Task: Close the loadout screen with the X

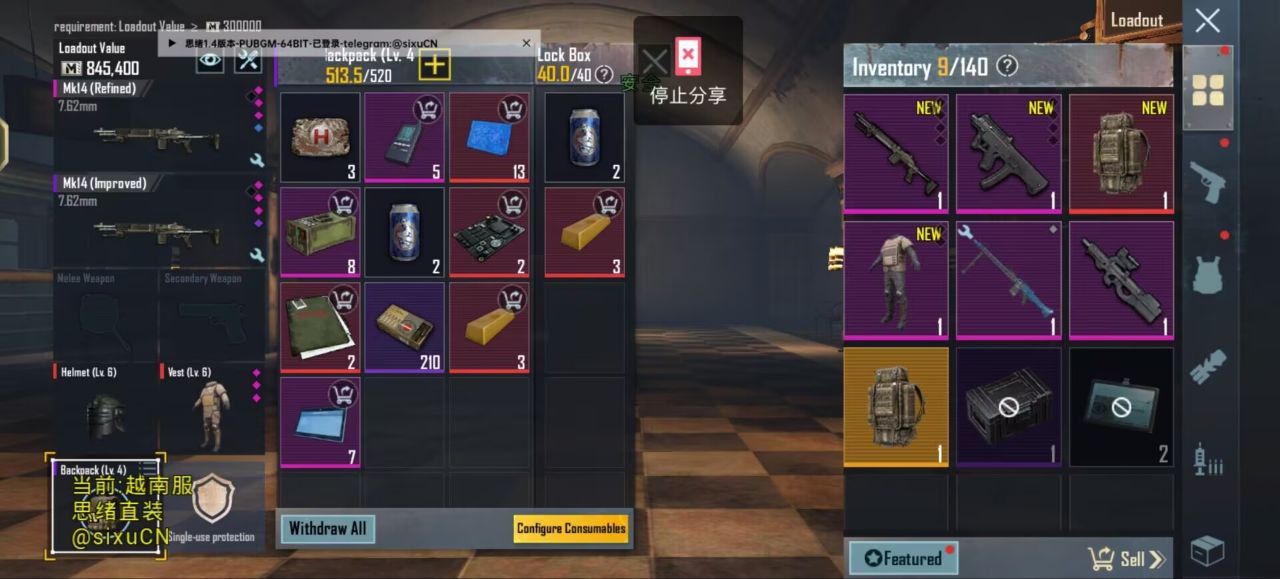Action: click(1207, 20)
